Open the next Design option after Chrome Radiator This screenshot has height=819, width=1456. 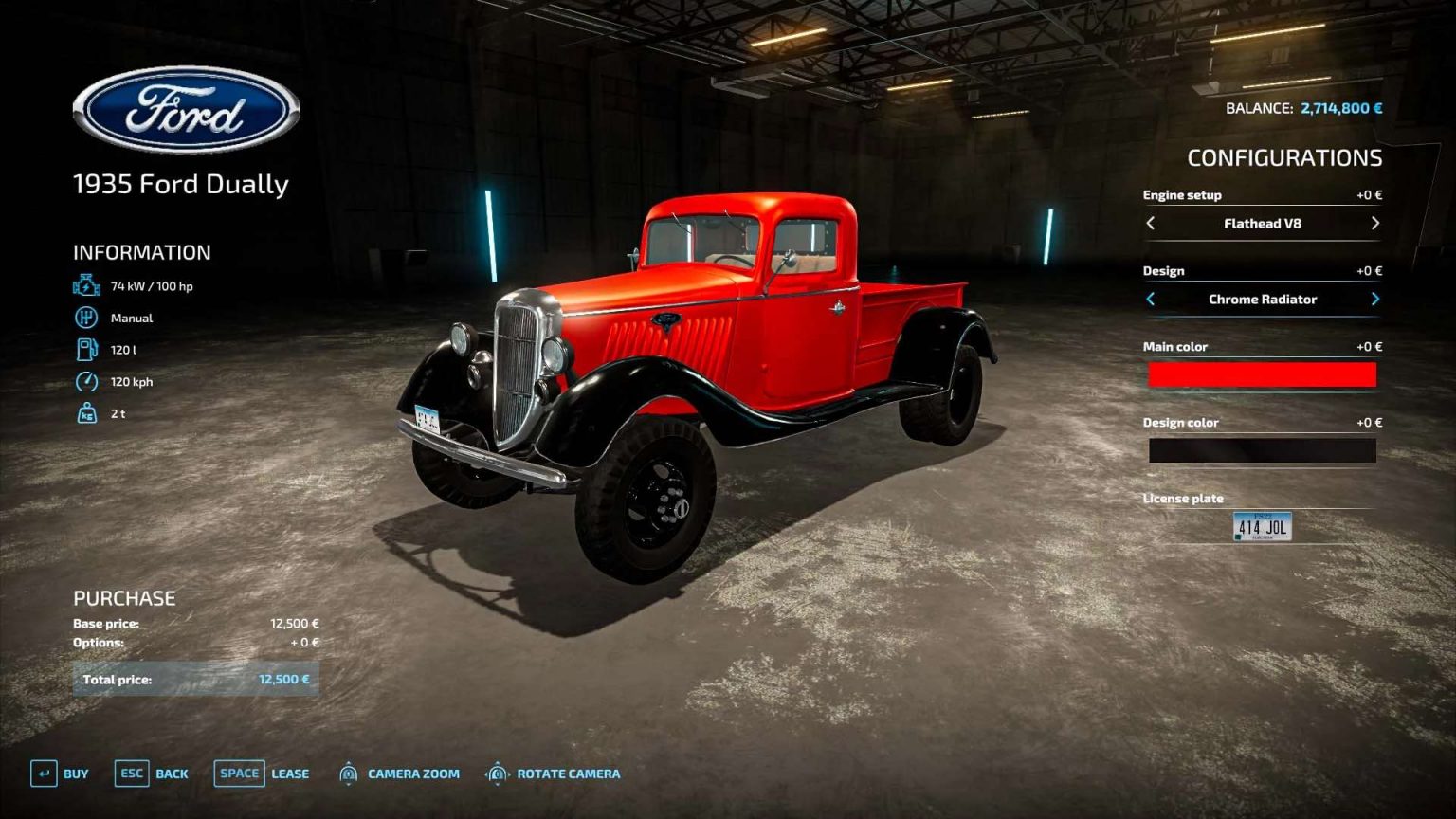pyautogui.click(x=1375, y=299)
